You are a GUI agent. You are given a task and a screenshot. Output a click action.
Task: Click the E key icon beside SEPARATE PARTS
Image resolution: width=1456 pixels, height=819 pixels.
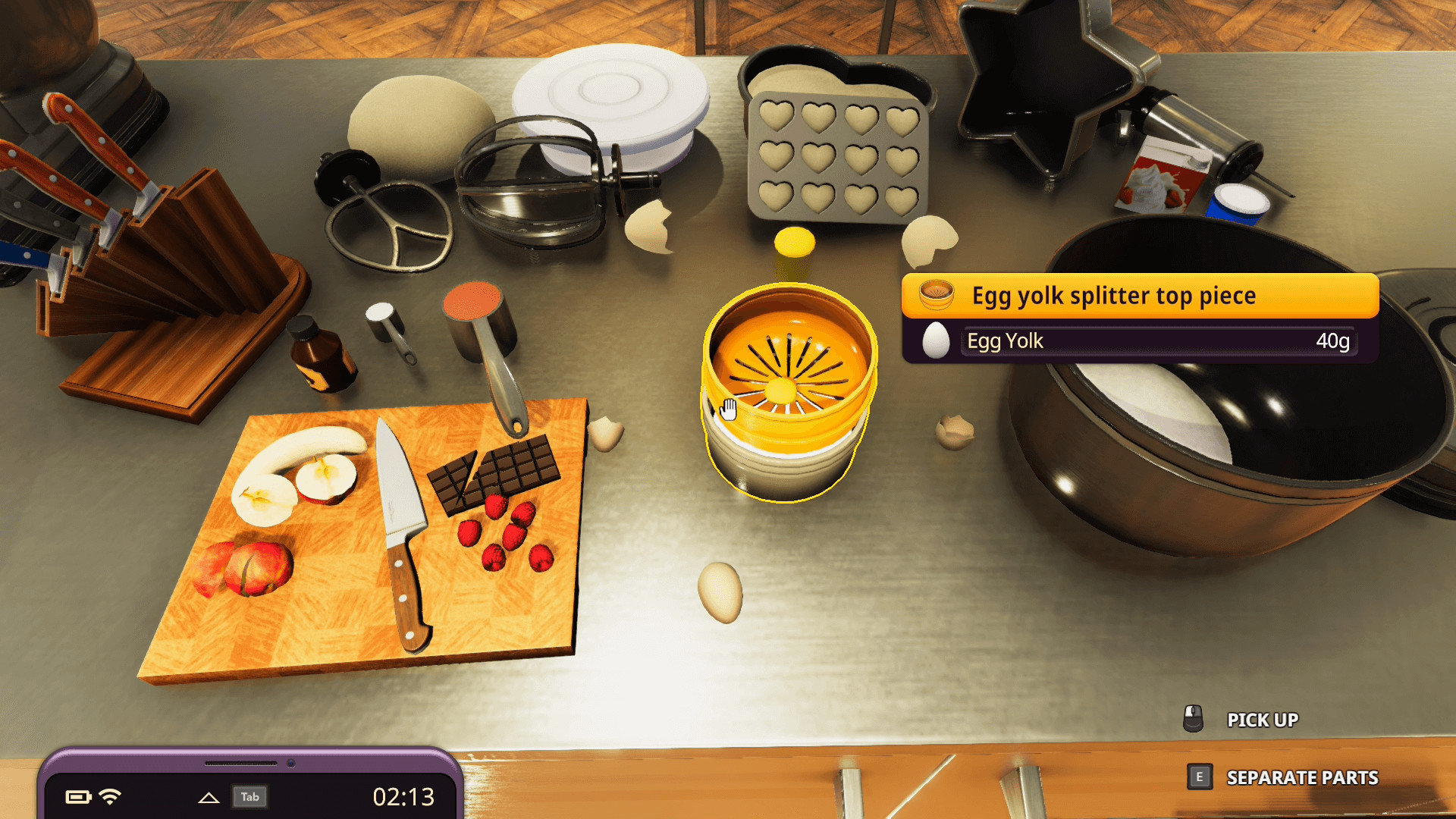(1200, 777)
